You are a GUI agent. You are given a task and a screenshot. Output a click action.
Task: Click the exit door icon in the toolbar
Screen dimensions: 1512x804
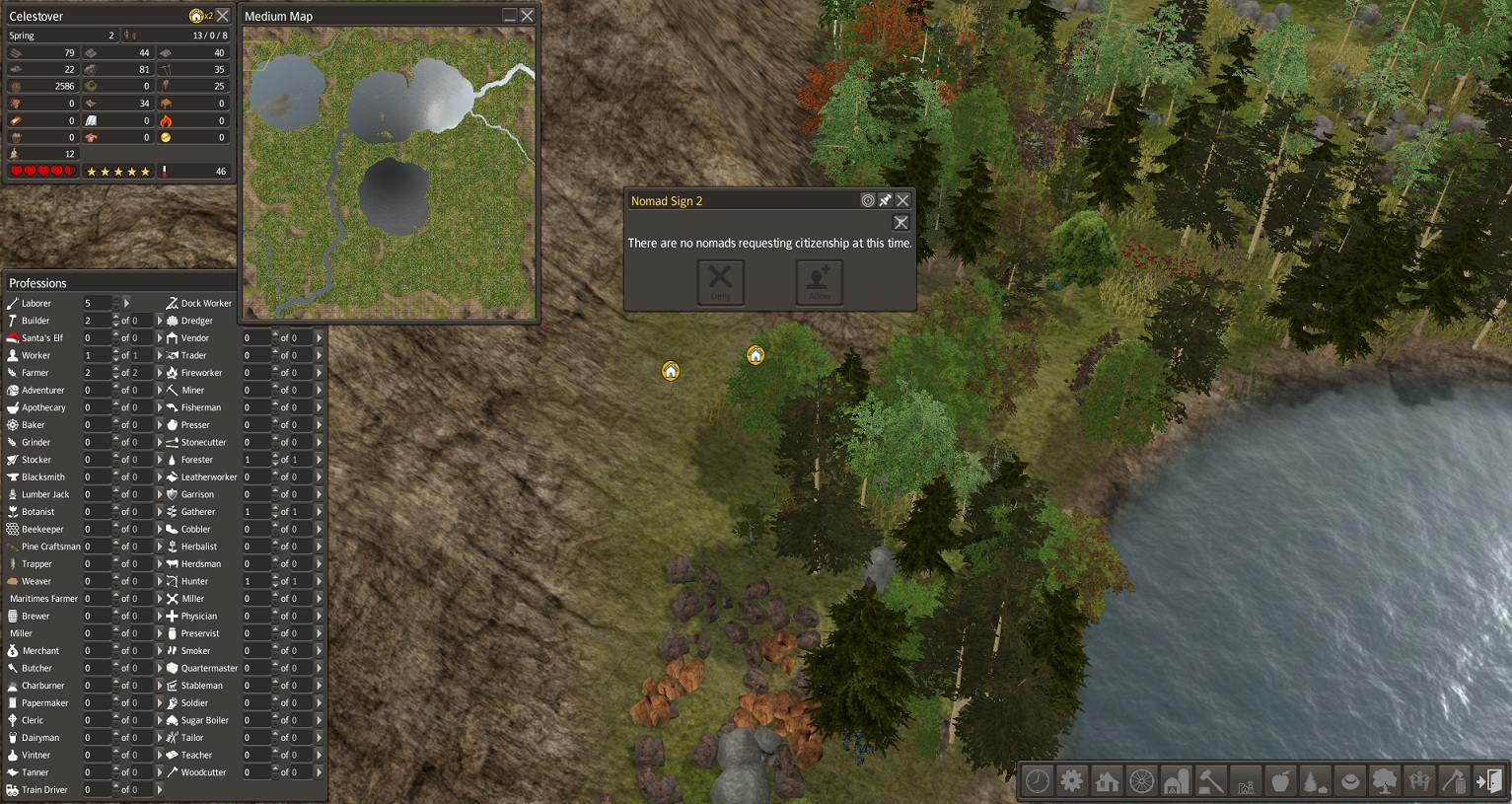click(x=1488, y=781)
